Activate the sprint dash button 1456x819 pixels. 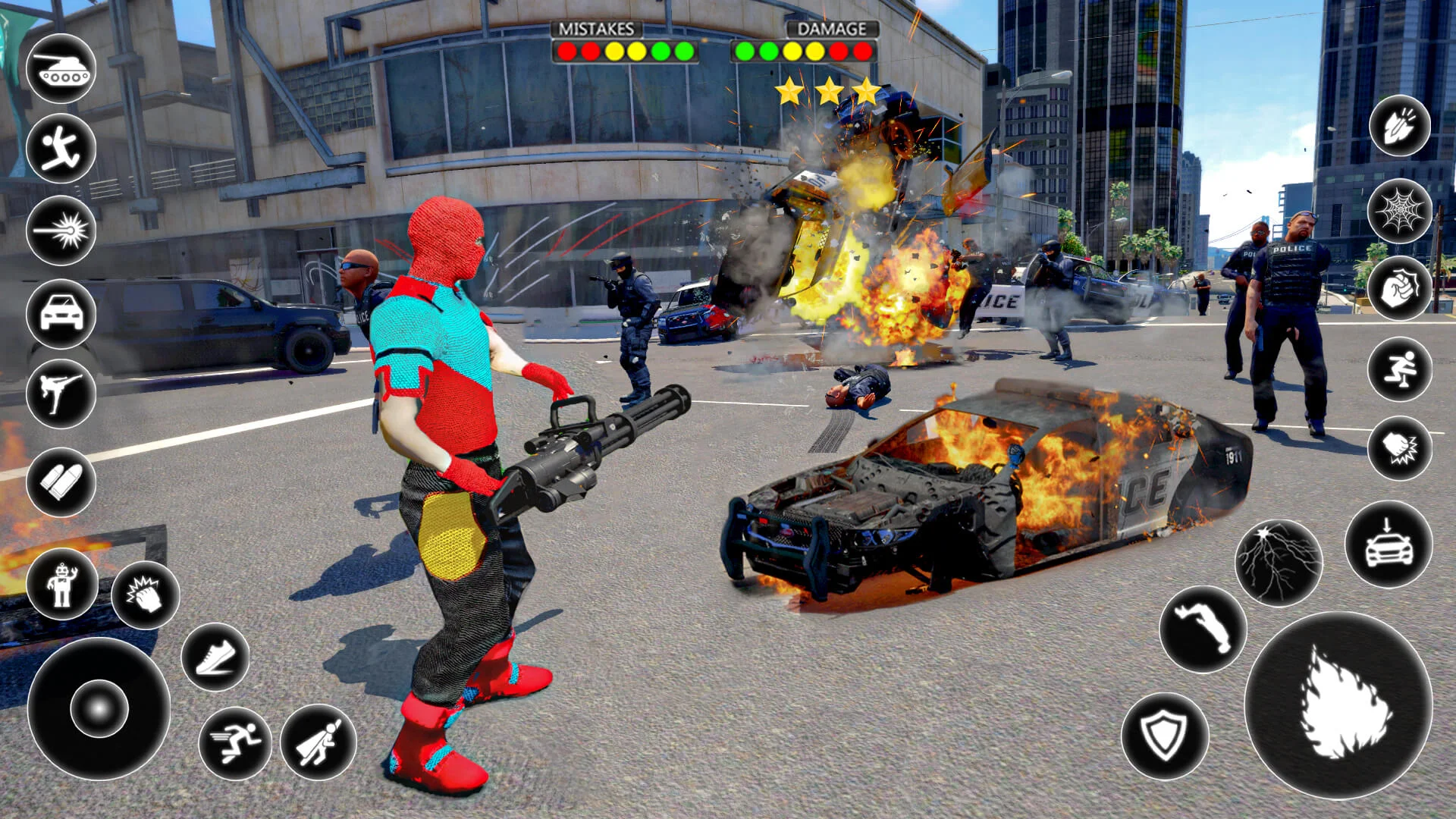point(235,742)
